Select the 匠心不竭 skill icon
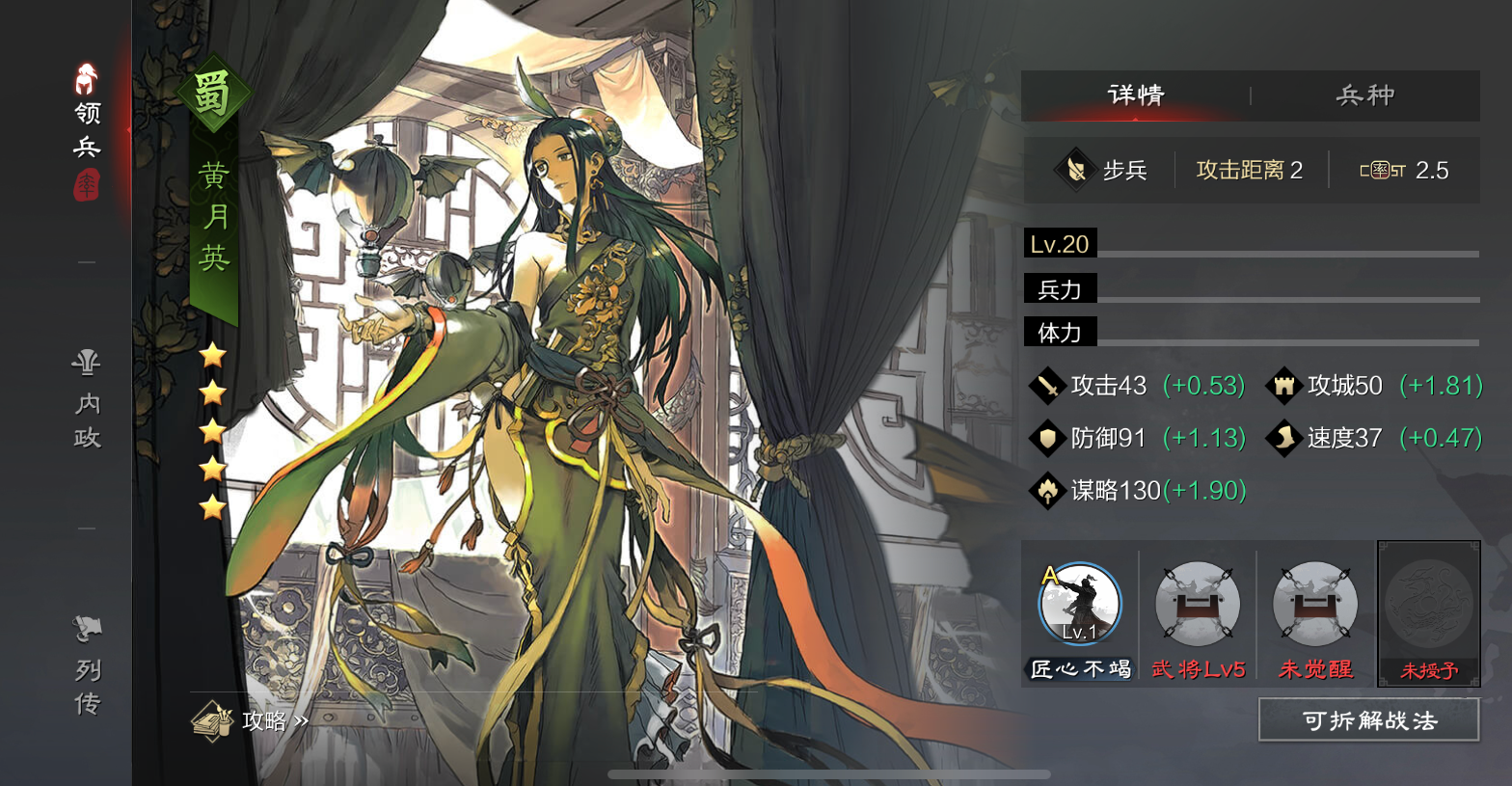The image size is (1512, 786). click(x=1080, y=606)
